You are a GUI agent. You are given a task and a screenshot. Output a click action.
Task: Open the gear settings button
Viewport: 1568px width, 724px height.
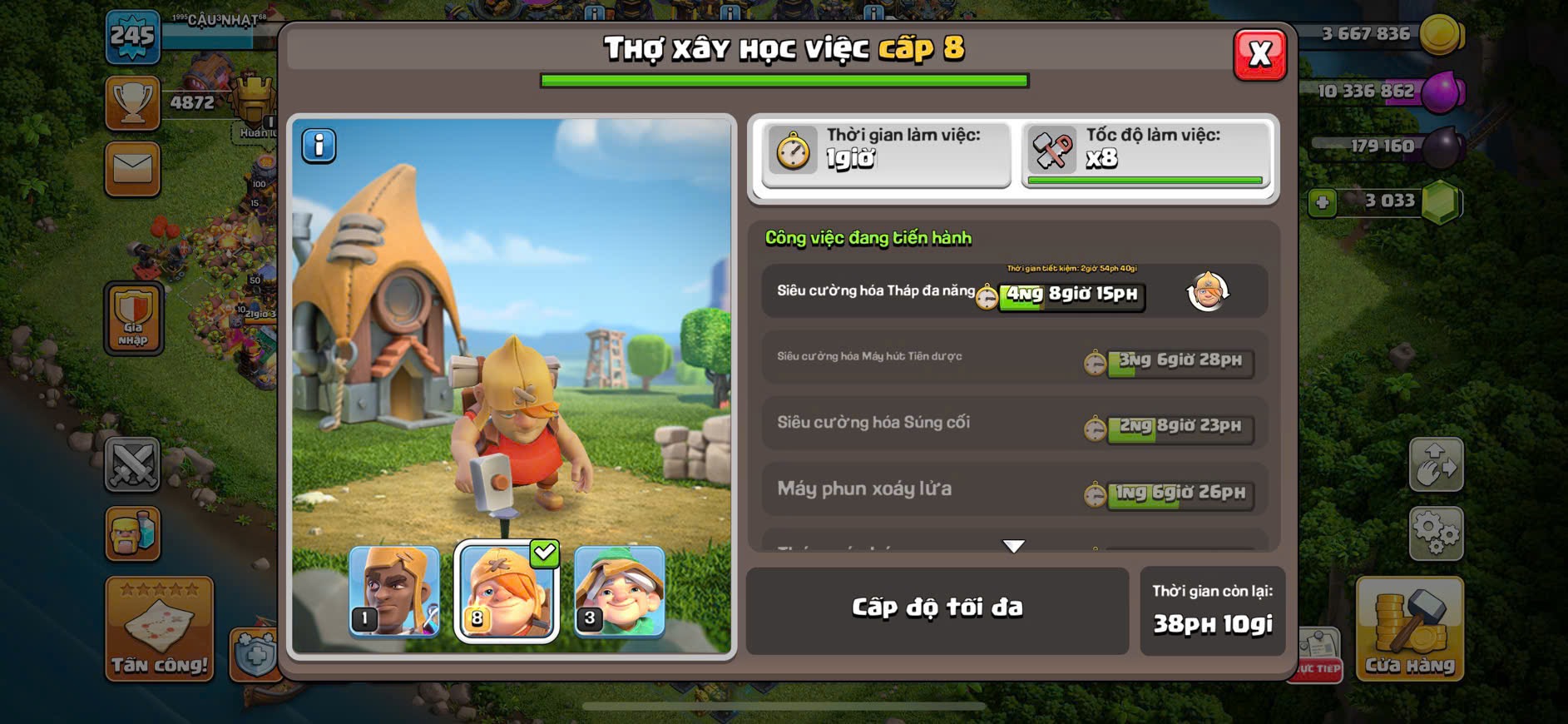pyautogui.click(x=1436, y=532)
